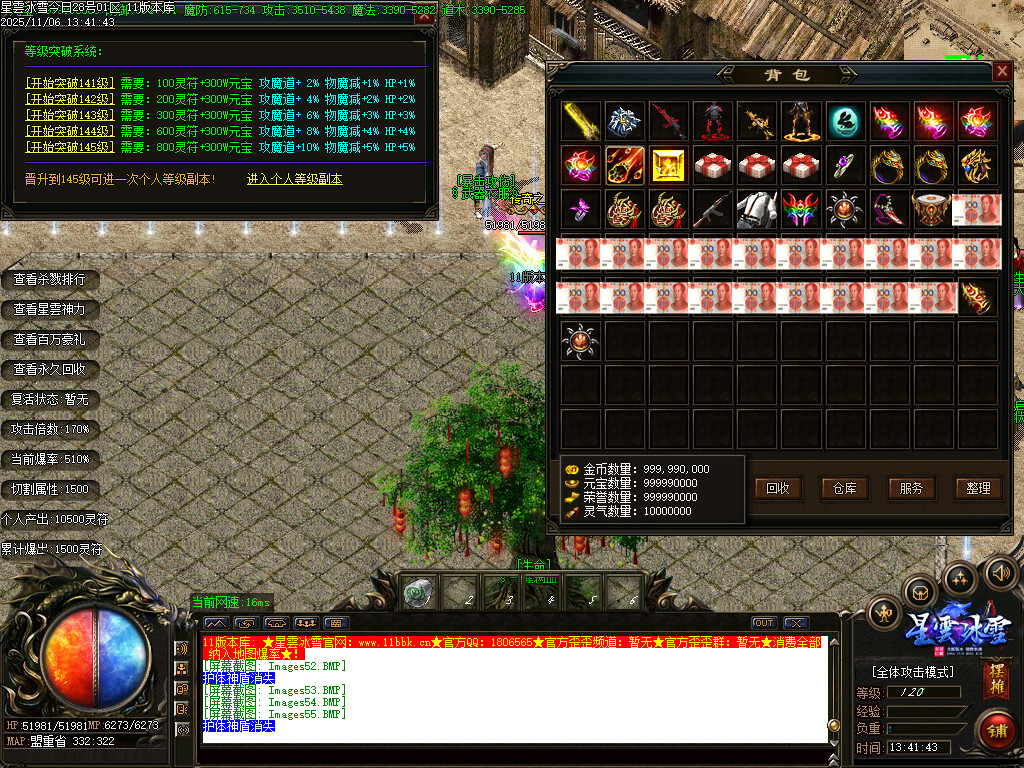The height and width of the screenshot is (768, 1024).
Task: View 查看星云神力 panel
Action: 49,309
